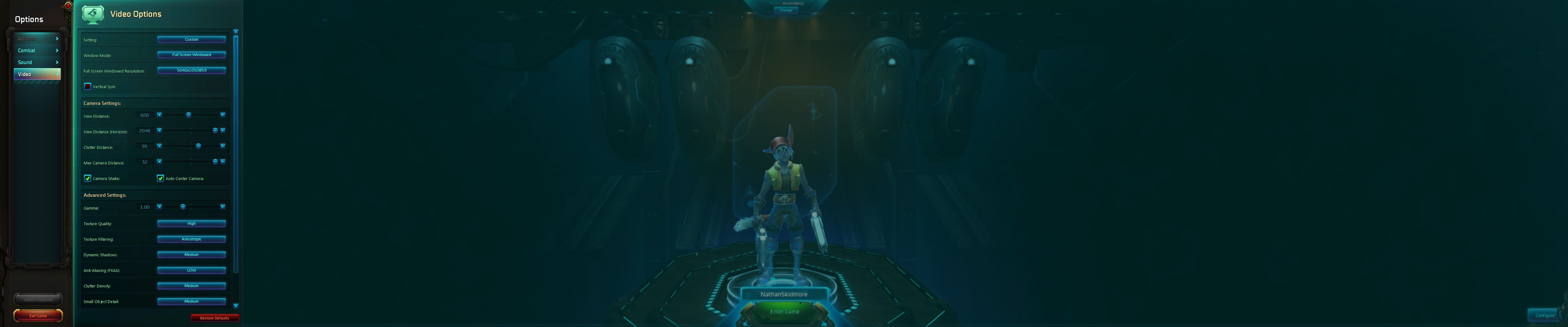Enable Vertical Sync
The width and height of the screenshot is (1568, 327).
pos(88,86)
